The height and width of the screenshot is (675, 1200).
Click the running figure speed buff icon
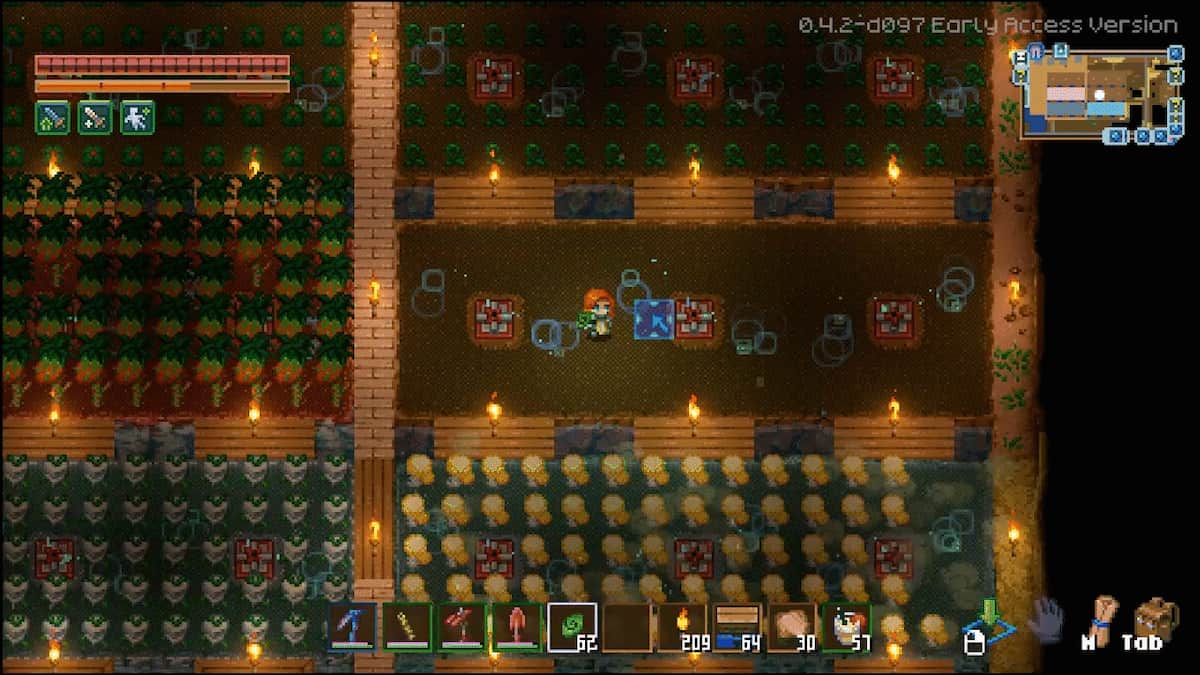coord(137,118)
